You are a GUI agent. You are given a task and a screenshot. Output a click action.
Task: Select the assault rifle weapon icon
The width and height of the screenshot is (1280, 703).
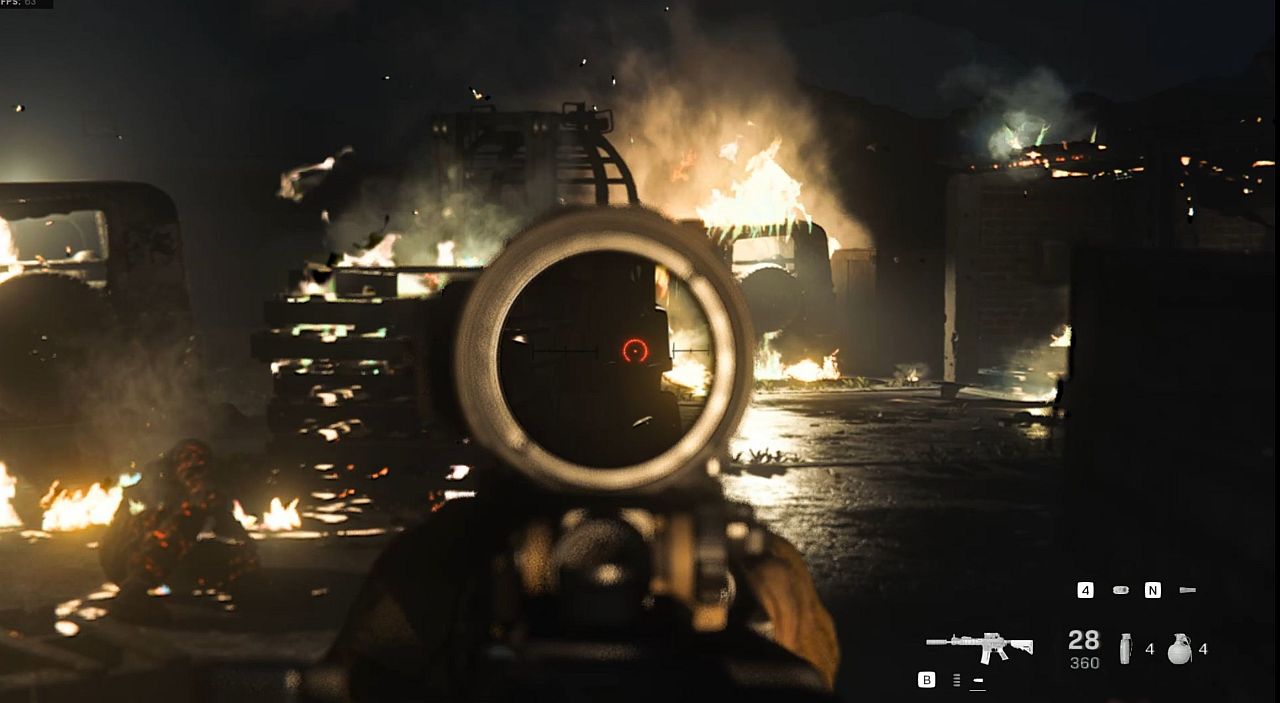point(978,646)
